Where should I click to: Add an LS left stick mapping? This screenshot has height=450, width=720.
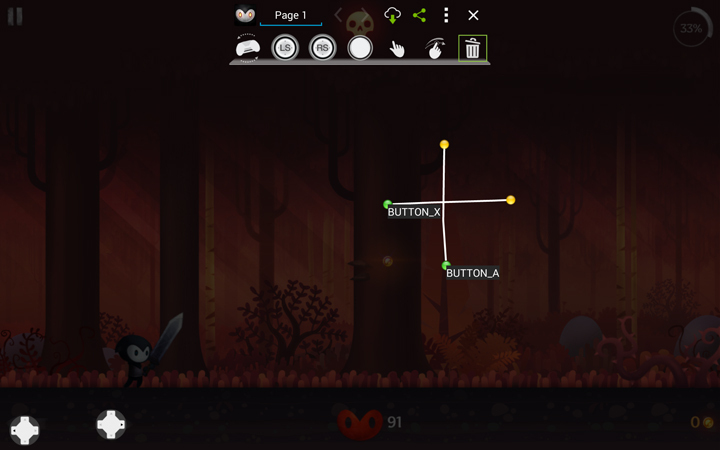point(285,48)
